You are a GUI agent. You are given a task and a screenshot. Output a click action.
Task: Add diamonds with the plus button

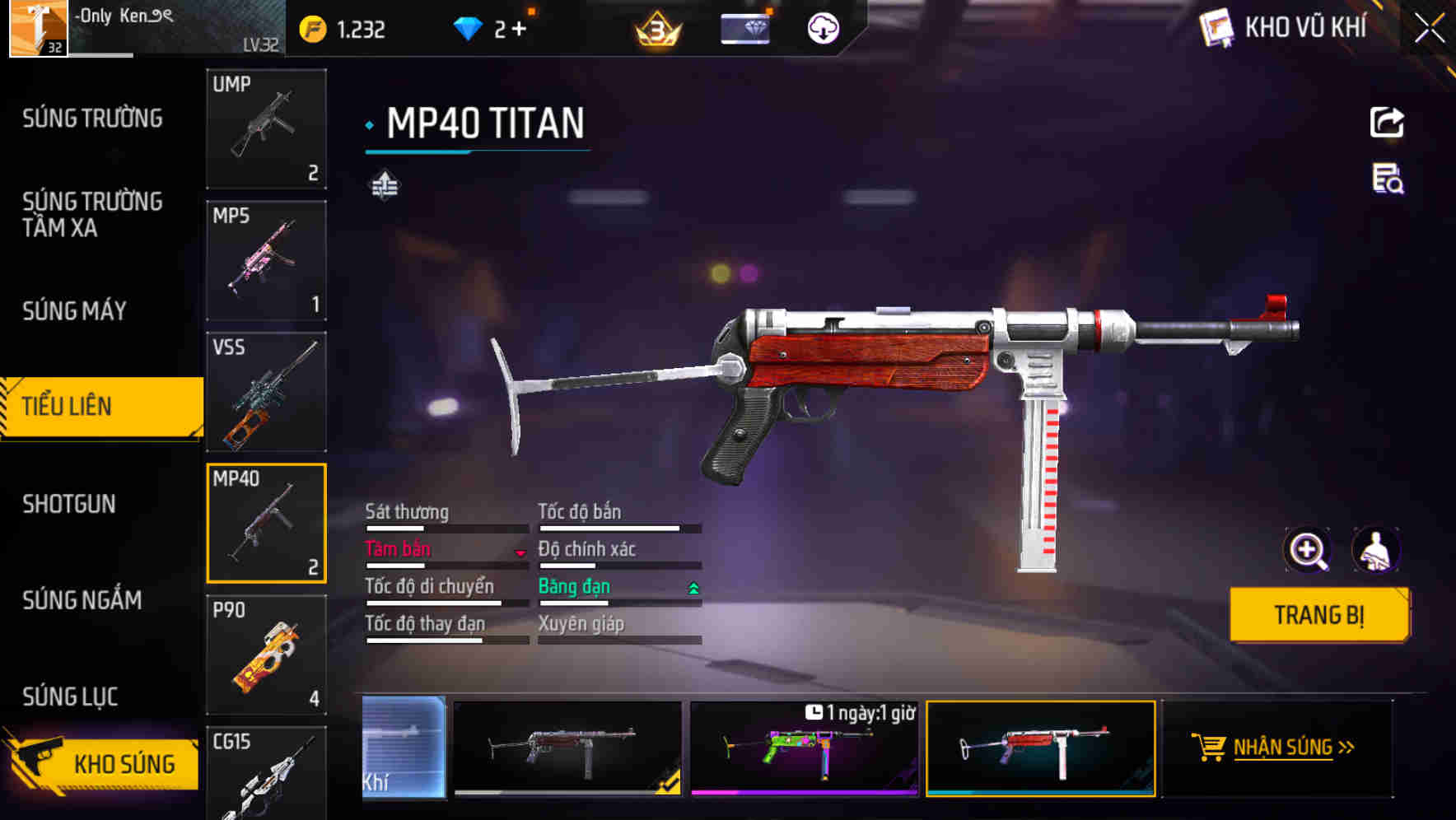point(519,30)
